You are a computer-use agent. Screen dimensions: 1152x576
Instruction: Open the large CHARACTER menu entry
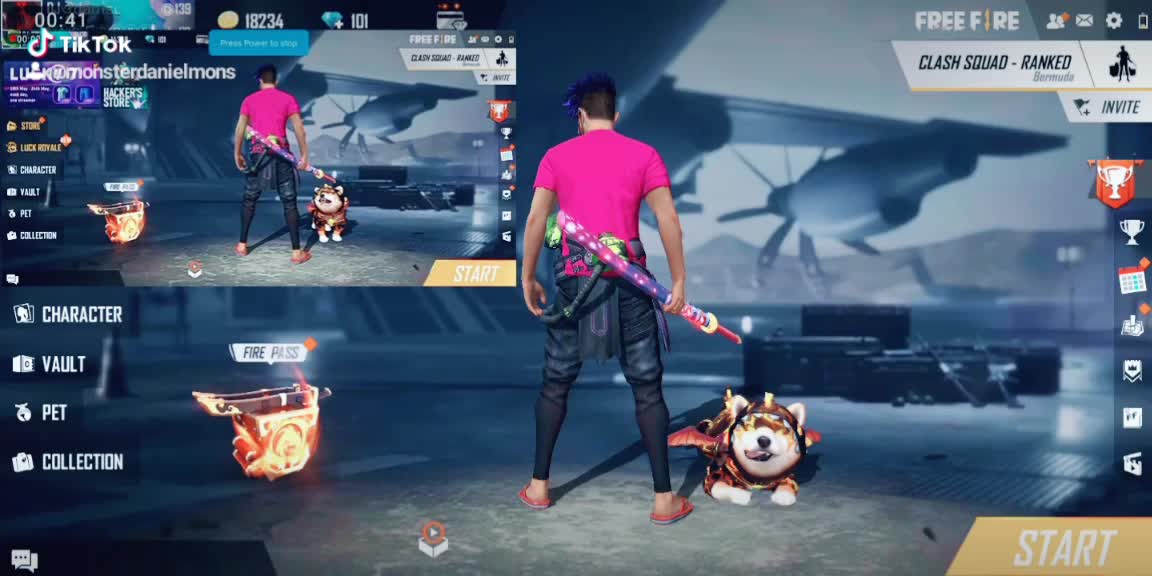69,314
